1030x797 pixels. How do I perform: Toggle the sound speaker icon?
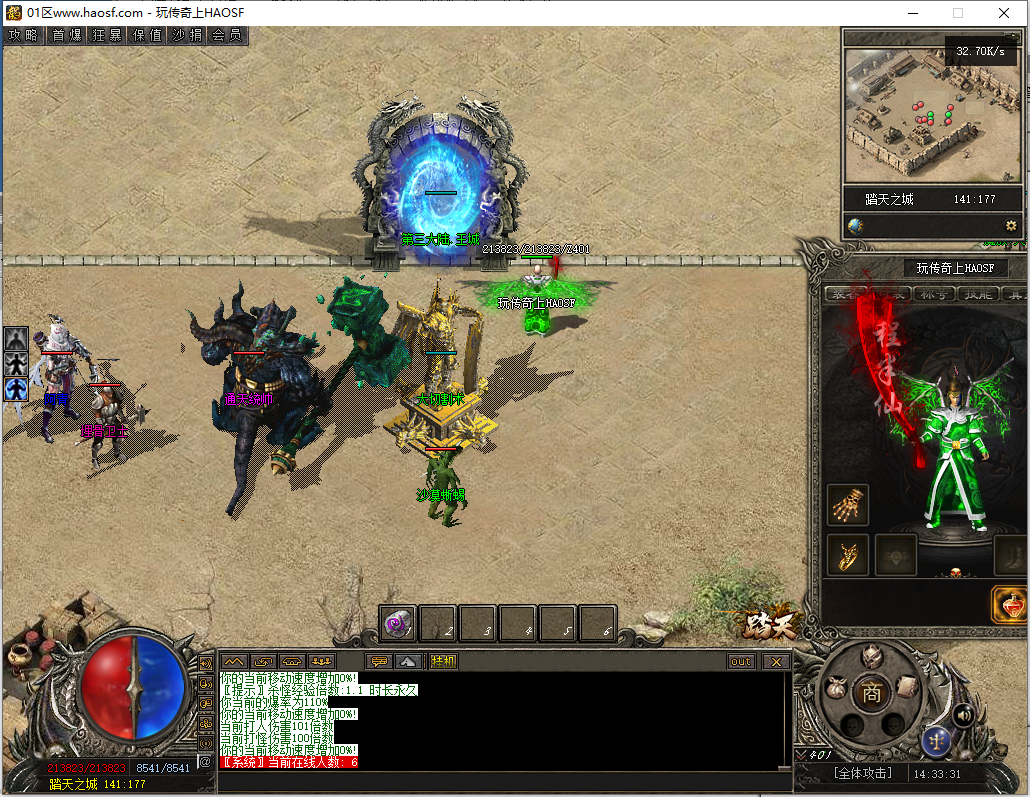point(963,715)
